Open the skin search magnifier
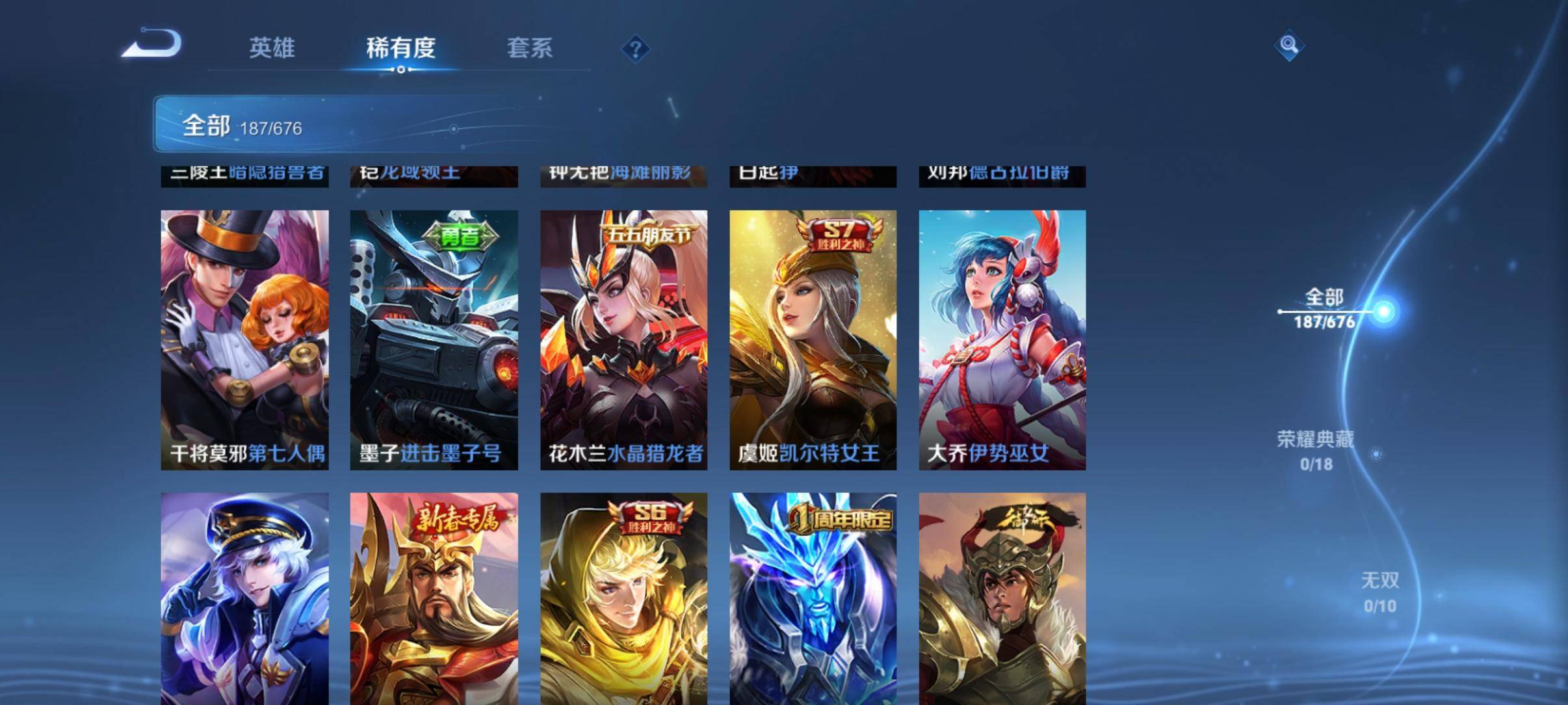This screenshot has height=705, width=1568. tap(1288, 46)
